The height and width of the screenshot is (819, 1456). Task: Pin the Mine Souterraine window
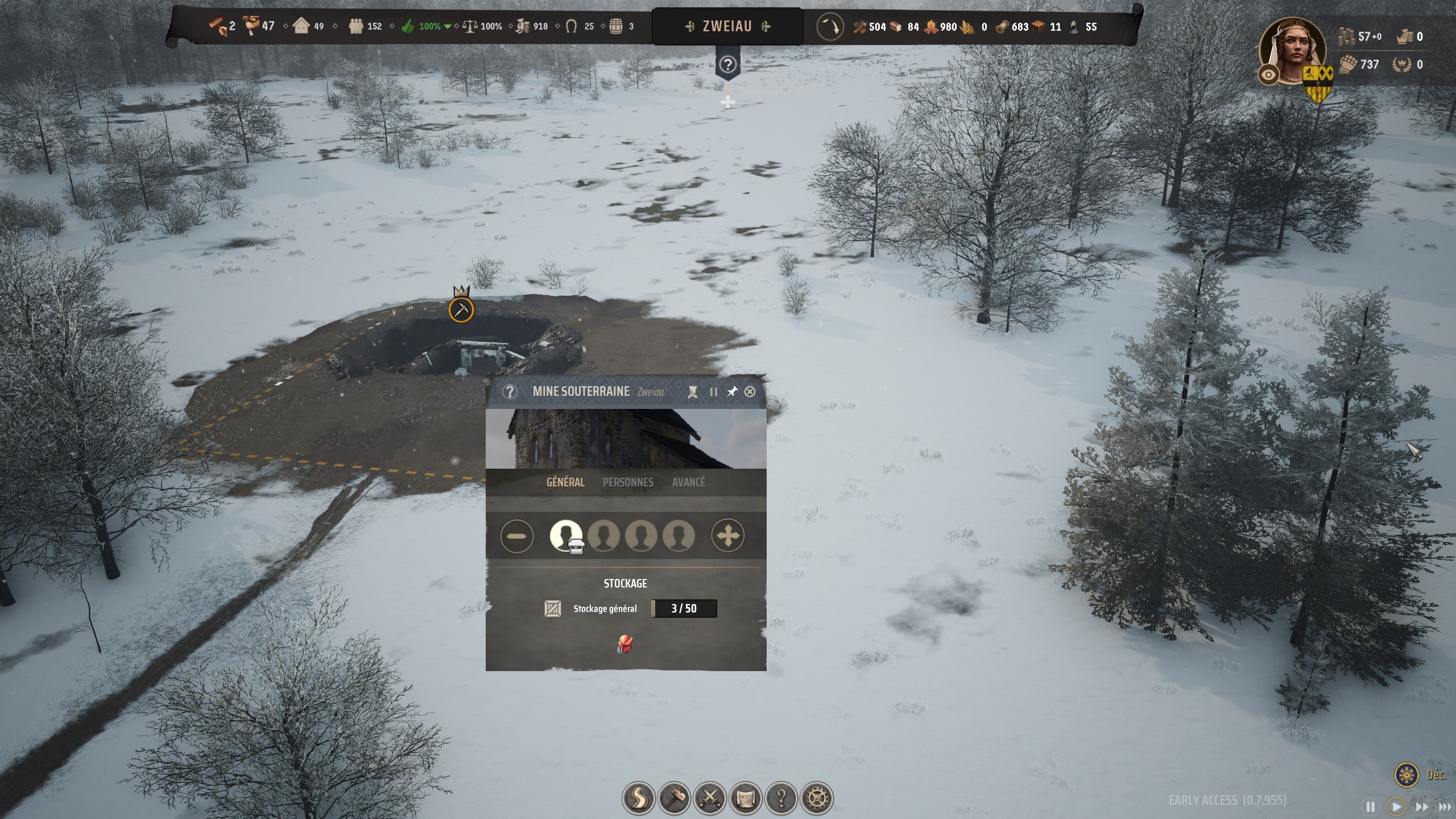[732, 391]
